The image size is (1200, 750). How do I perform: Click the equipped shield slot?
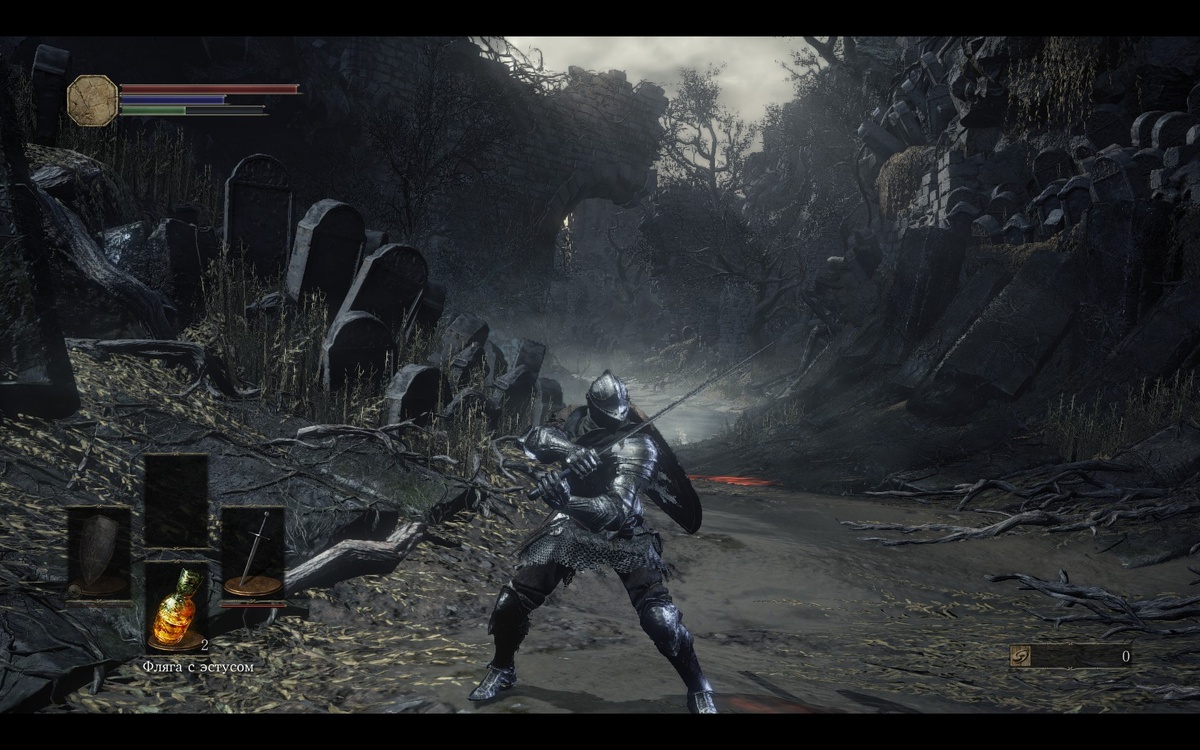(x=98, y=553)
